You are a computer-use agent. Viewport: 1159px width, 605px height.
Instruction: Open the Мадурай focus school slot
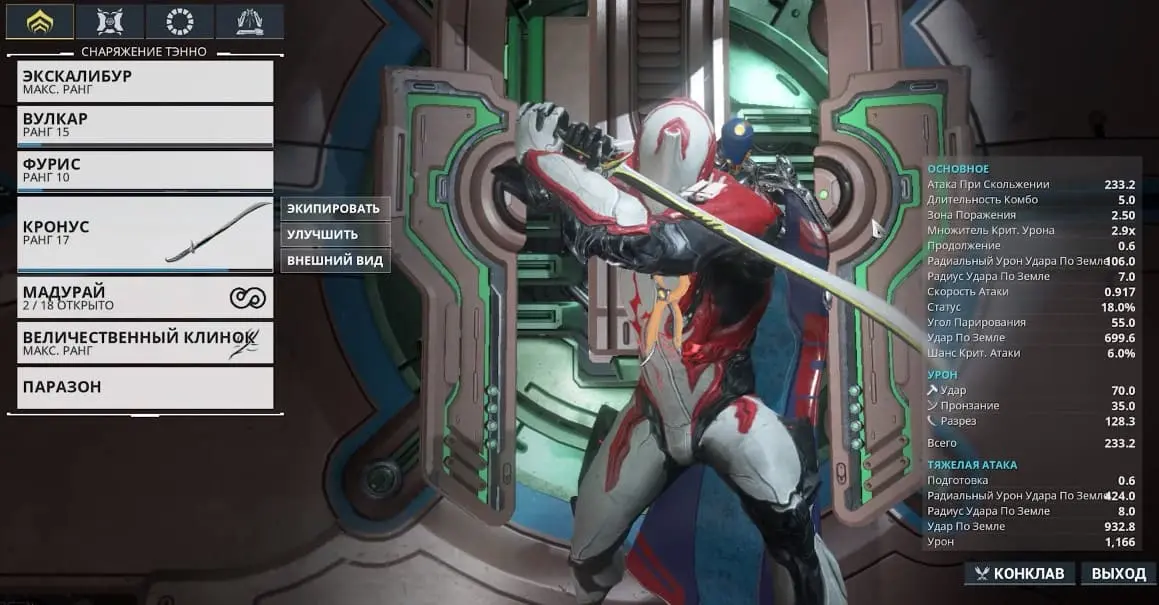pyautogui.click(x=145, y=297)
